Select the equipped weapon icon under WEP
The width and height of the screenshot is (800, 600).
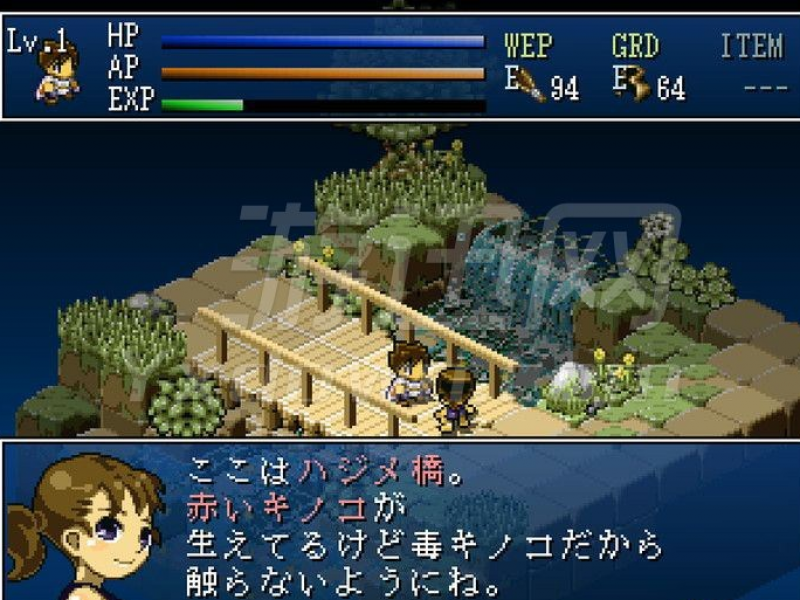531,86
